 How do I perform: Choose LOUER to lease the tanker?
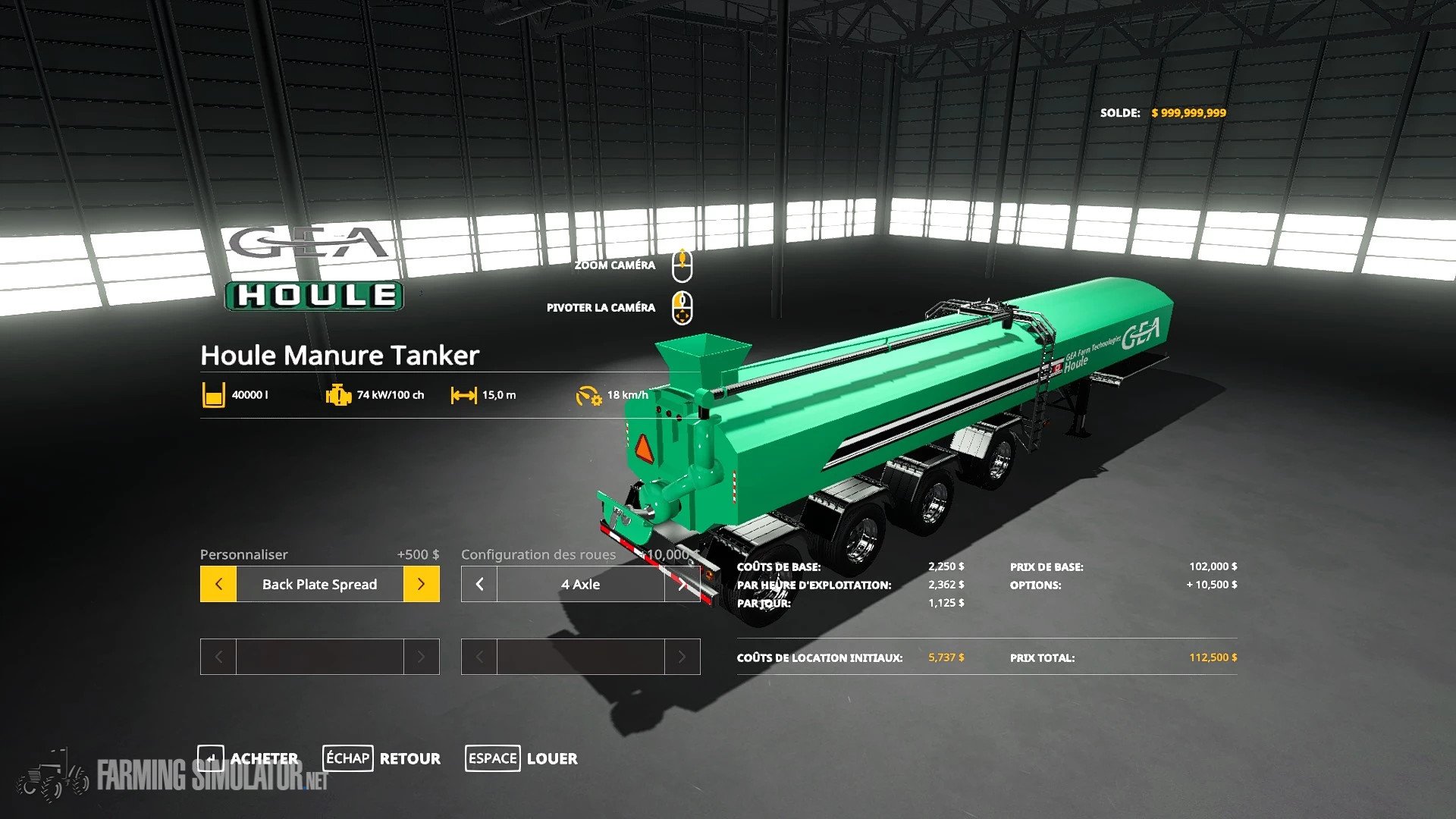pos(551,758)
